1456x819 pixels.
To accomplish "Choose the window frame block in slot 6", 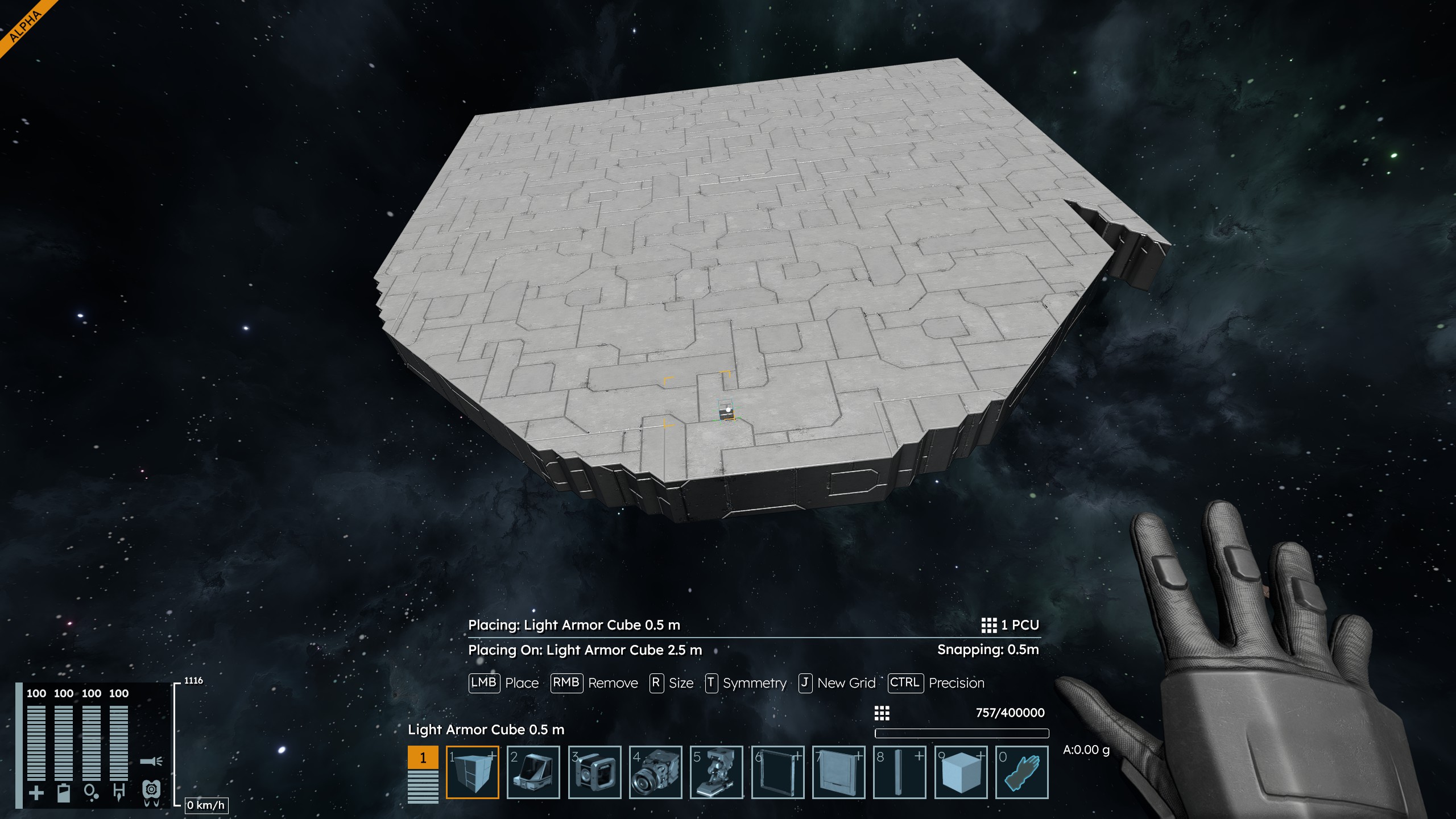I will coord(777,772).
